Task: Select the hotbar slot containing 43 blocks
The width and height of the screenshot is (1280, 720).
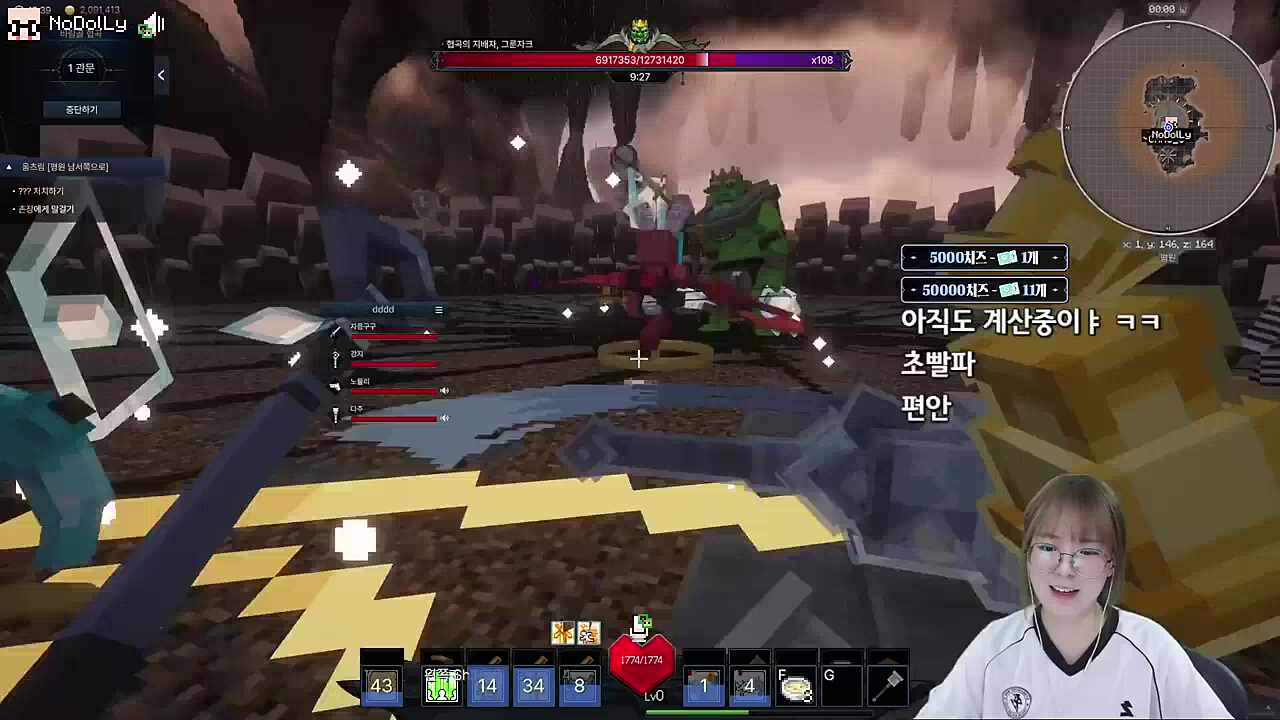Action: point(383,685)
